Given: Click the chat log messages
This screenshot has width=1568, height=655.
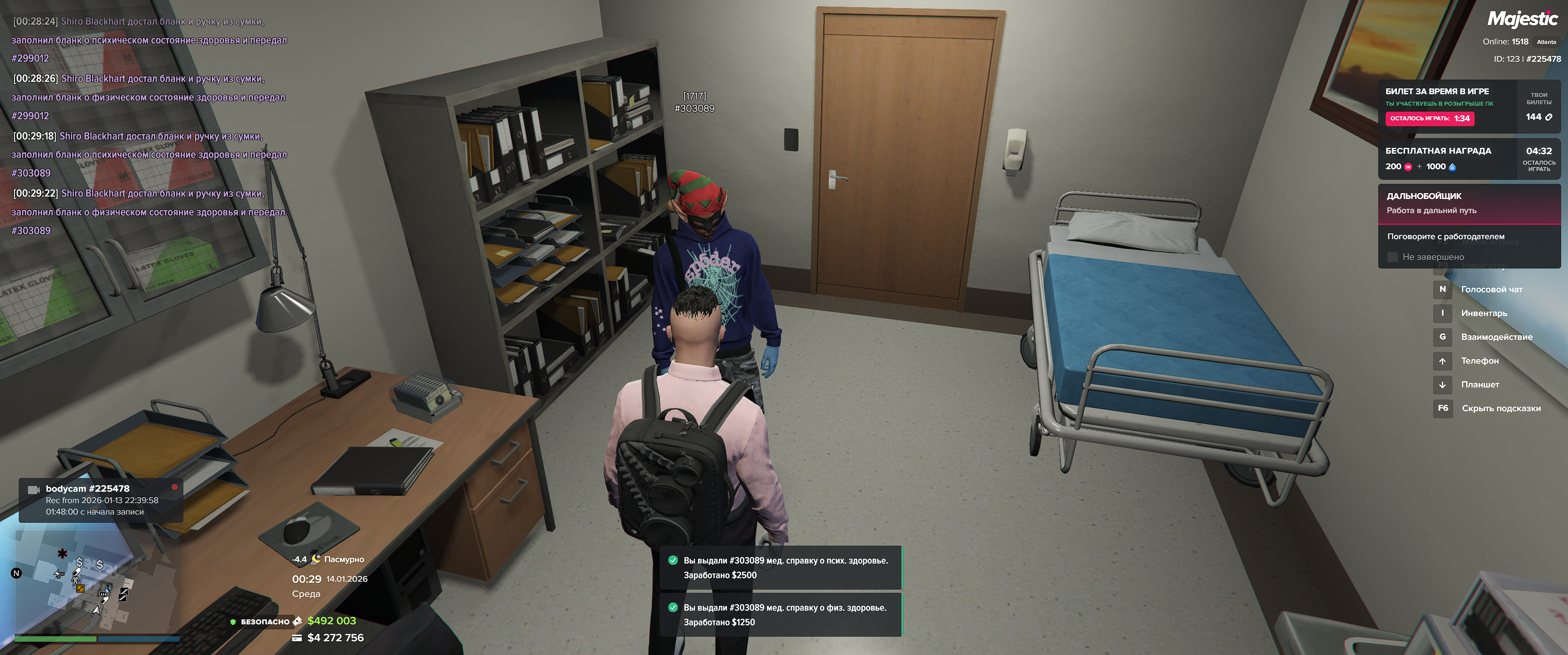Looking at the screenshot, I should pos(149,126).
